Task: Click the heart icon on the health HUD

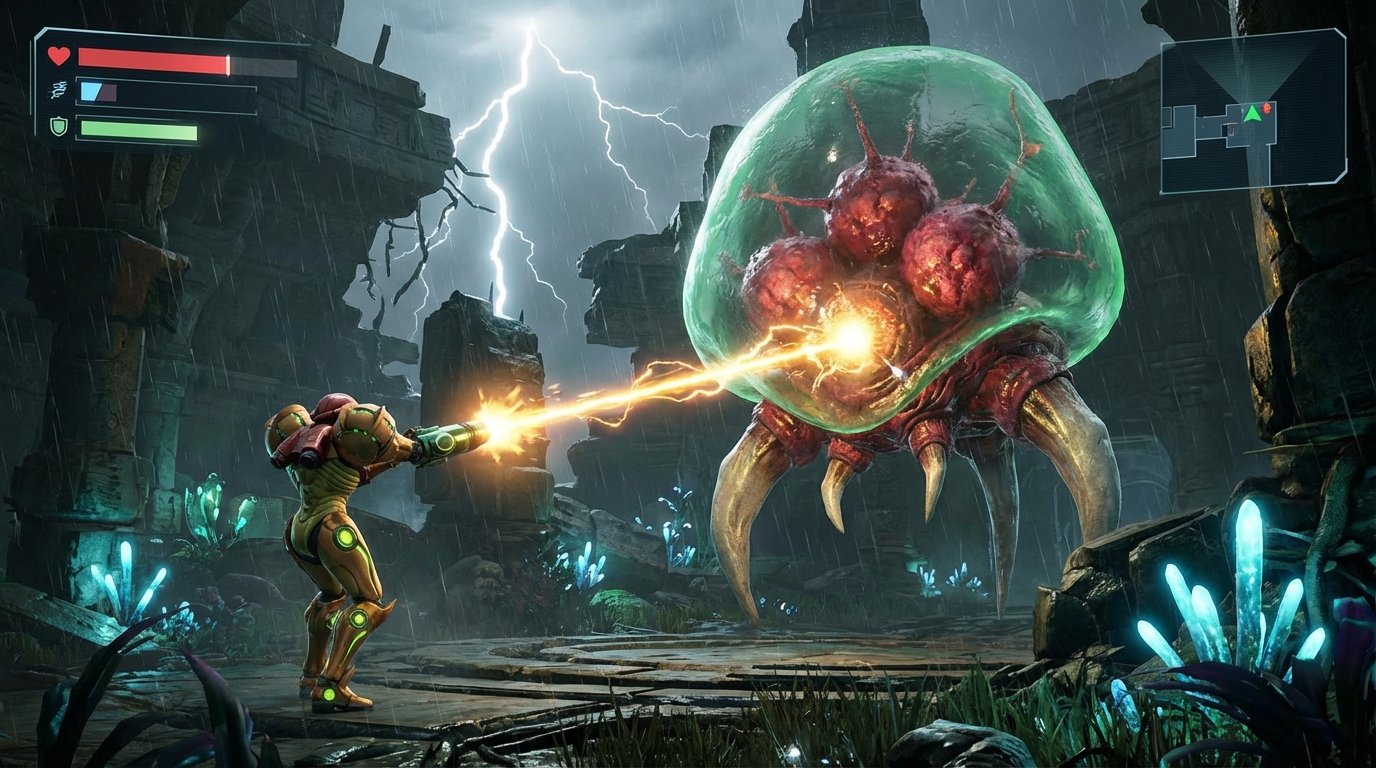Action: [x=58, y=56]
